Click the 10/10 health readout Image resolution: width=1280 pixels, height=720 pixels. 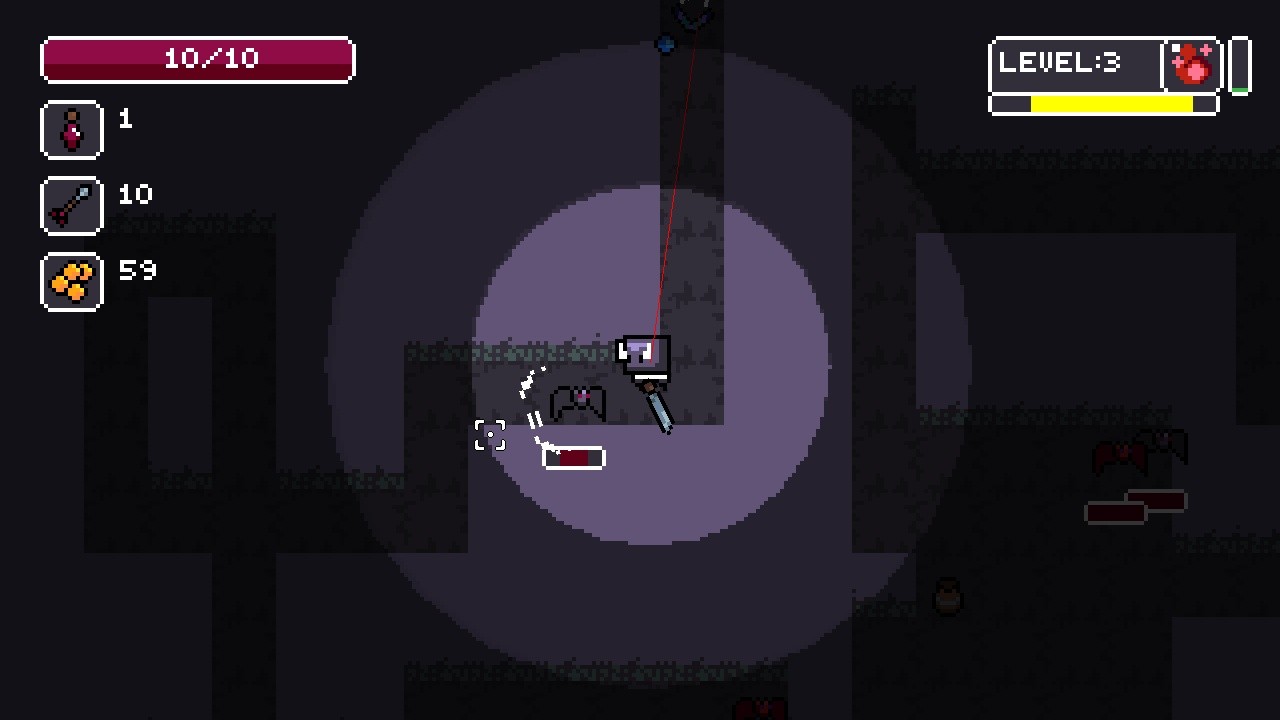(x=196, y=58)
